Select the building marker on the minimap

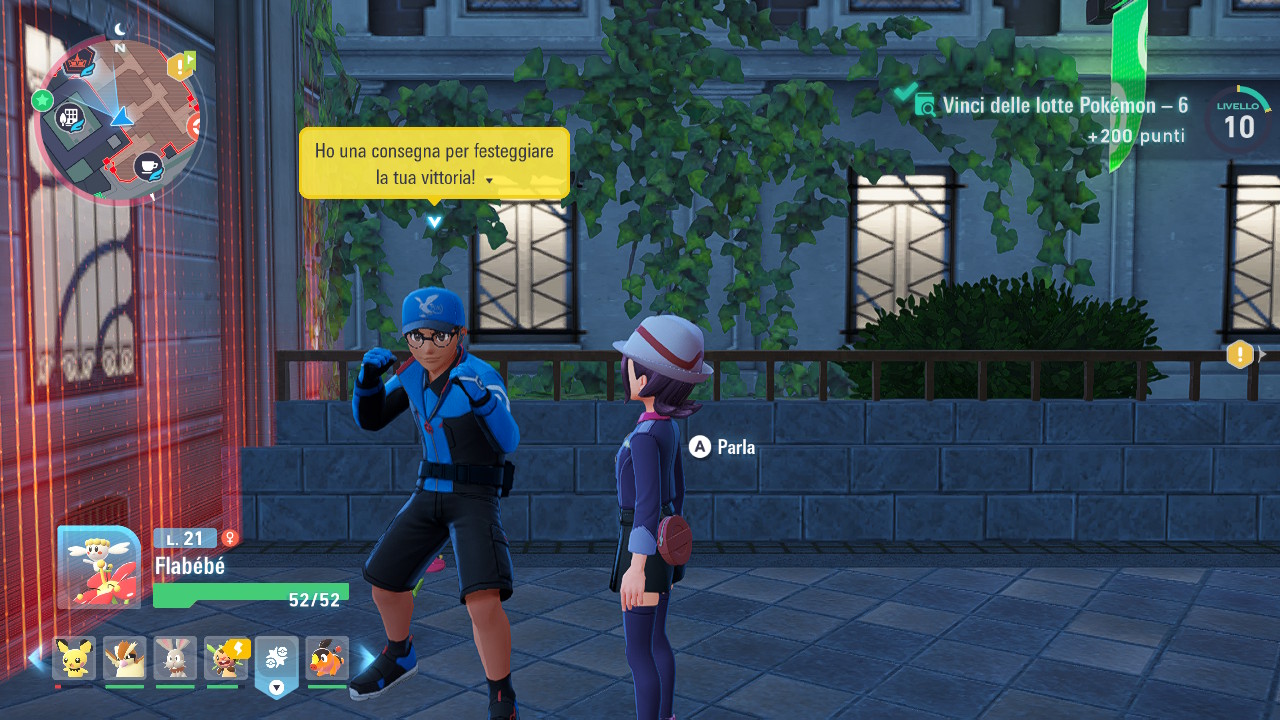point(70,118)
